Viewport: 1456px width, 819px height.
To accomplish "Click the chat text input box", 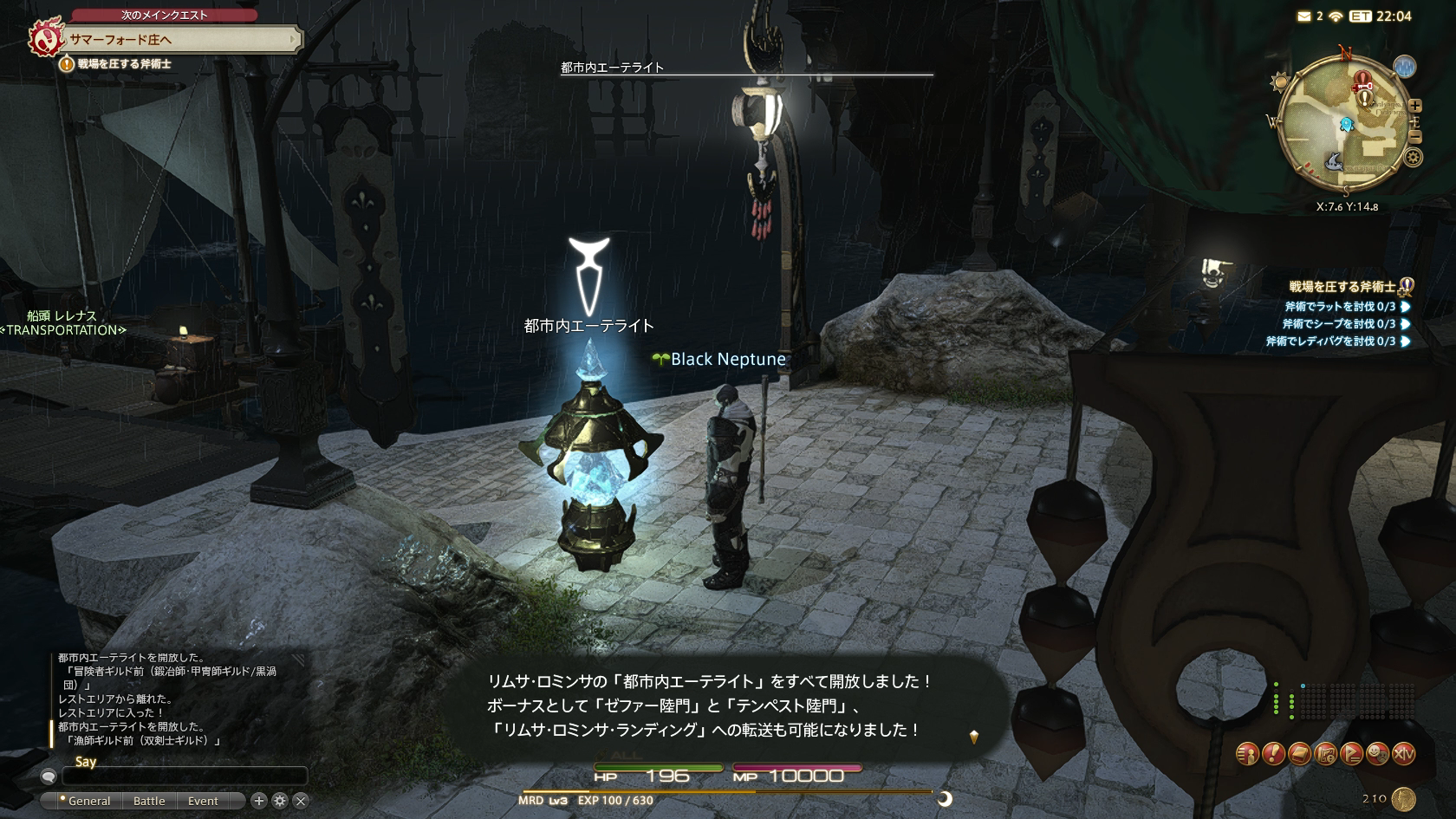I will (x=184, y=777).
